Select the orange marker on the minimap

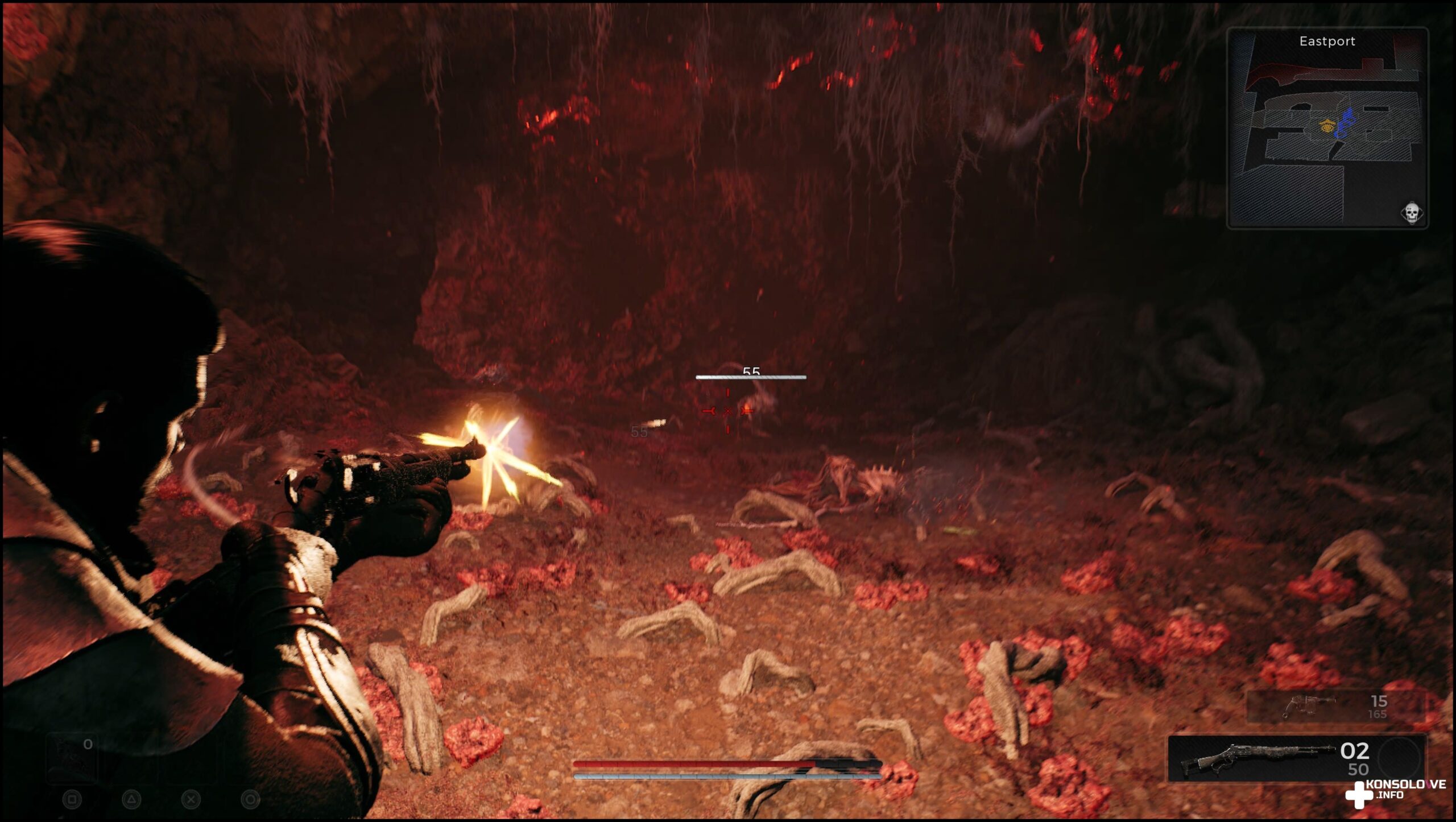click(x=1327, y=126)
